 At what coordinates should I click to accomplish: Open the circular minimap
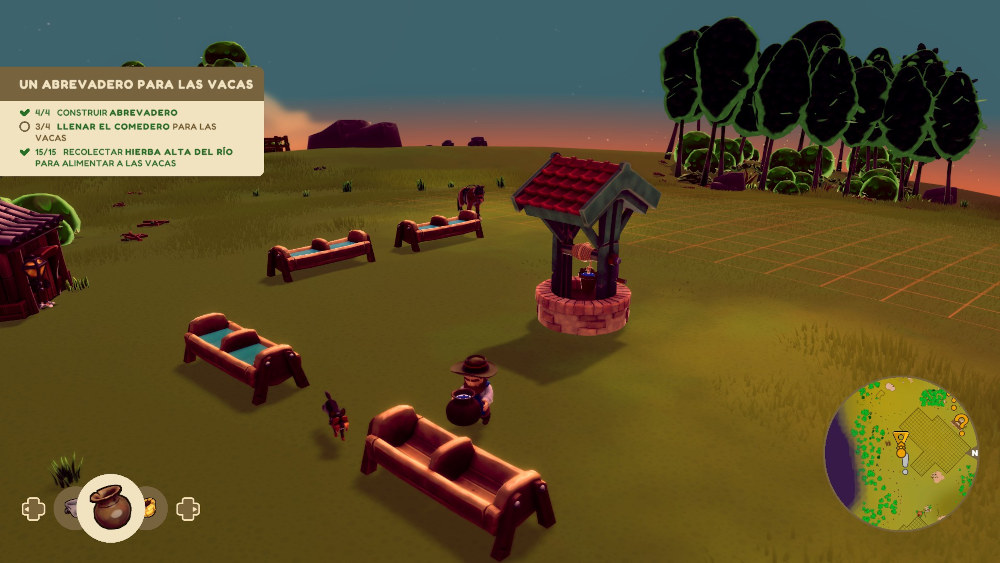(x=901, y=452)
